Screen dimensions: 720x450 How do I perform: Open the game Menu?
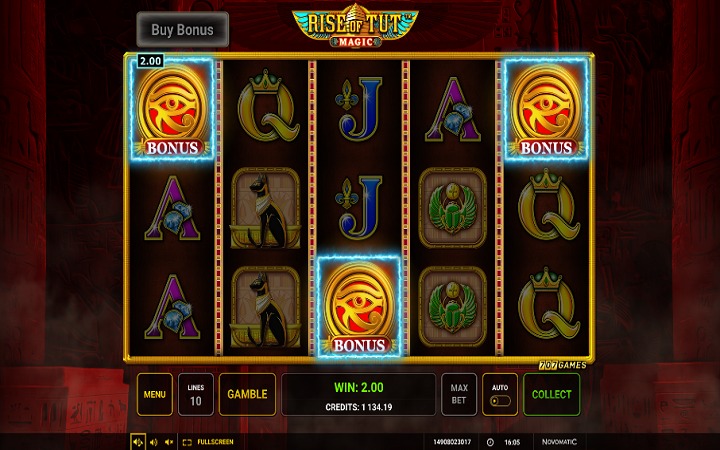click(154, 394)
